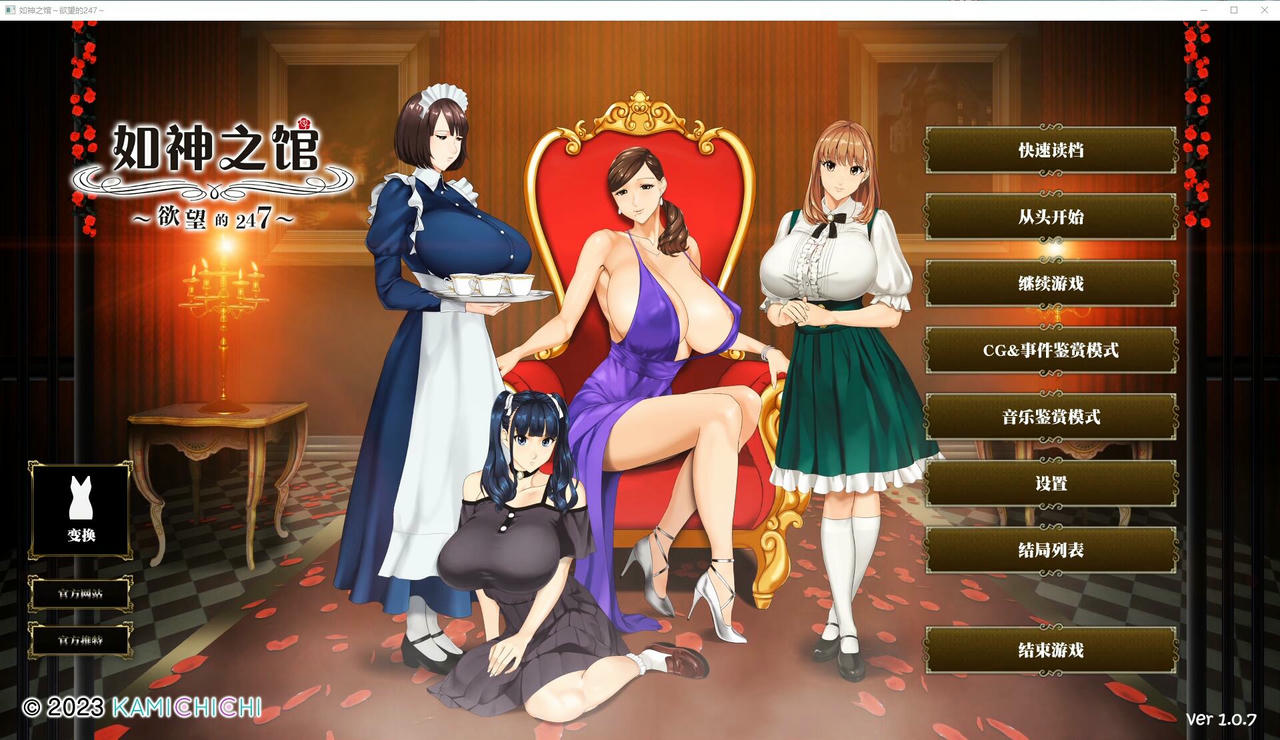
Task: Click the game icon in the title bar
Action: [9, 10]
